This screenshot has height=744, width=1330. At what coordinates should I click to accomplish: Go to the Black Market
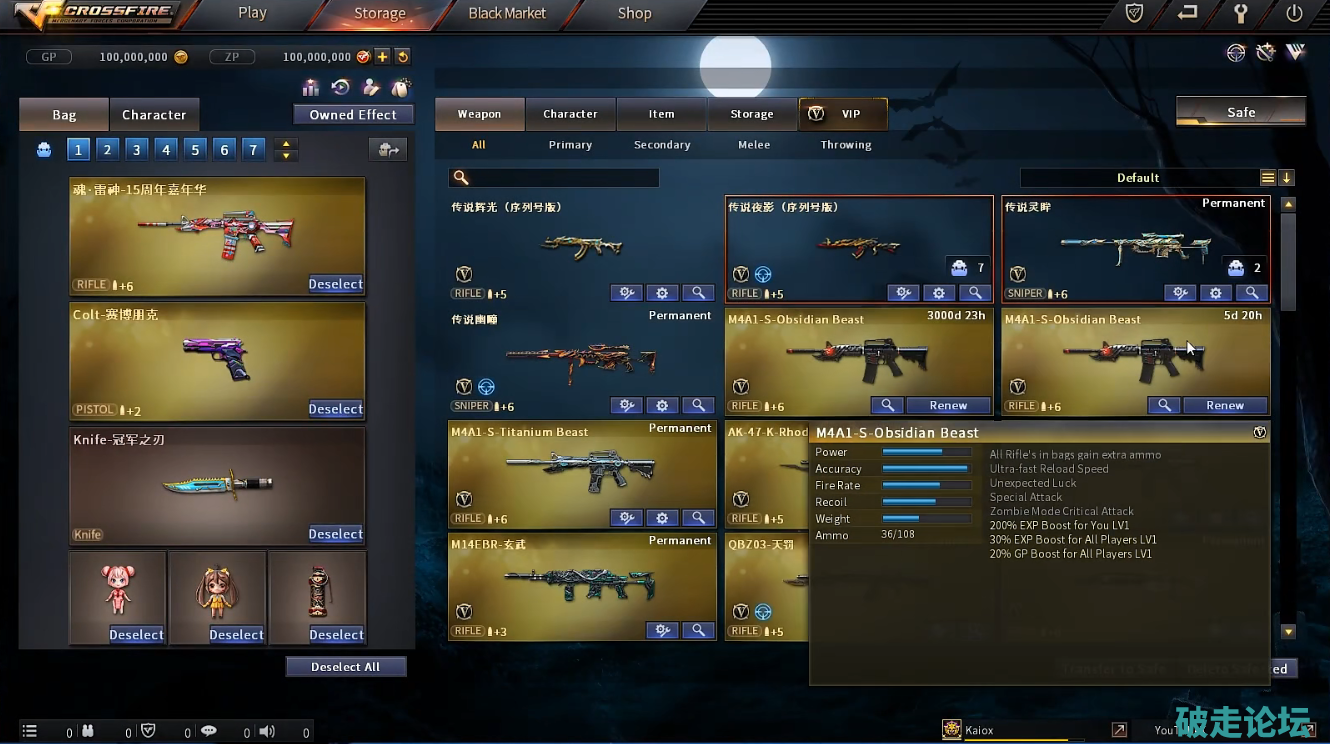coord(507,13)
